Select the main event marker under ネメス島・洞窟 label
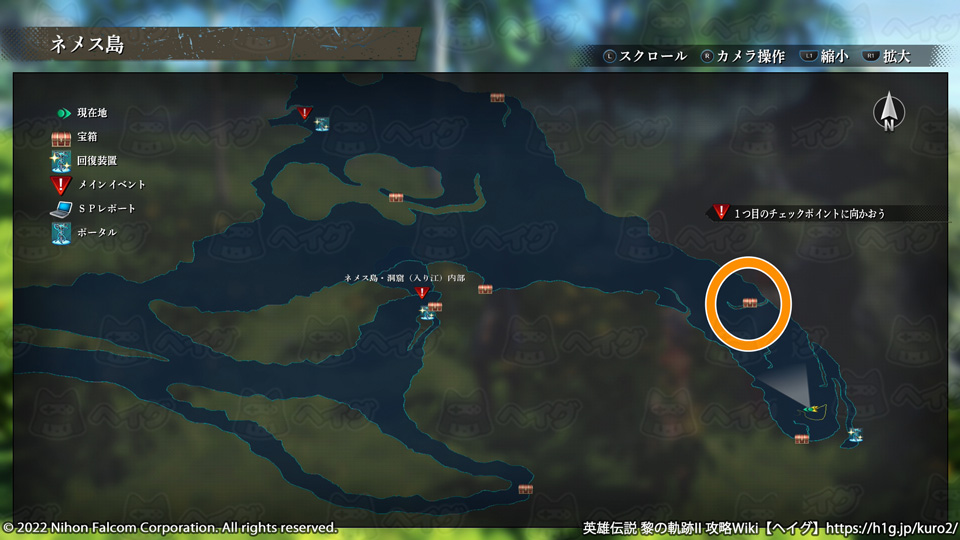Image resolution: width=960 pixels, height=540 pixels. 421,293
